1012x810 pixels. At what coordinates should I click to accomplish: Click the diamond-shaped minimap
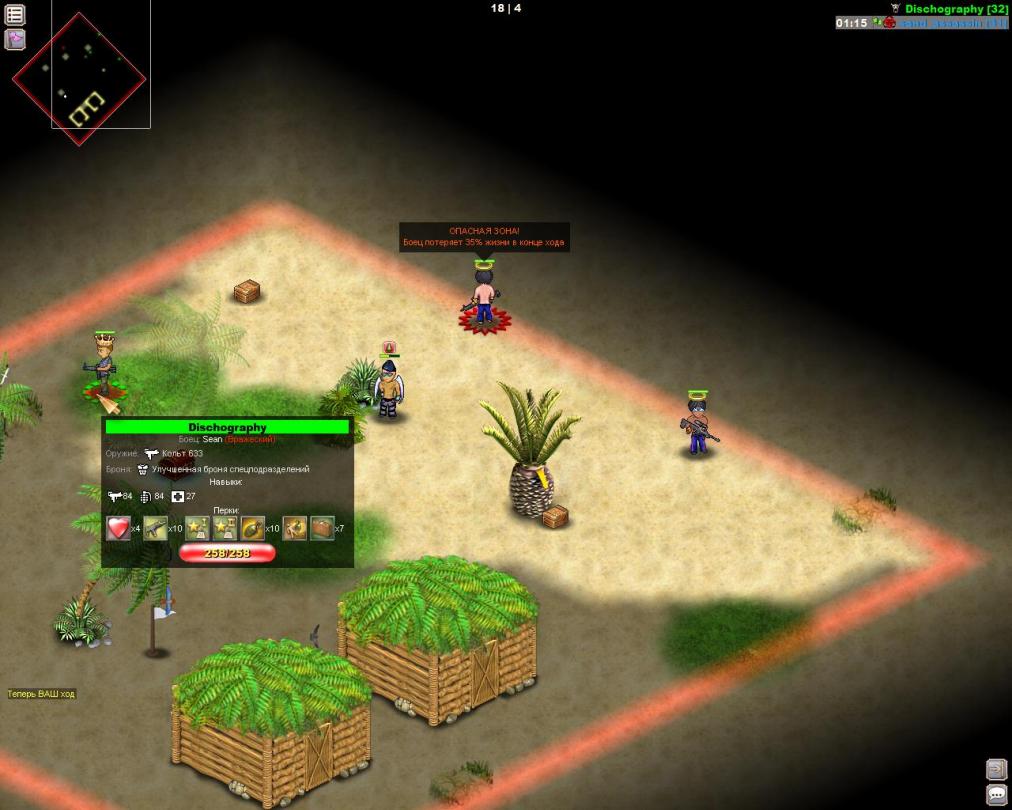(79, 78)
